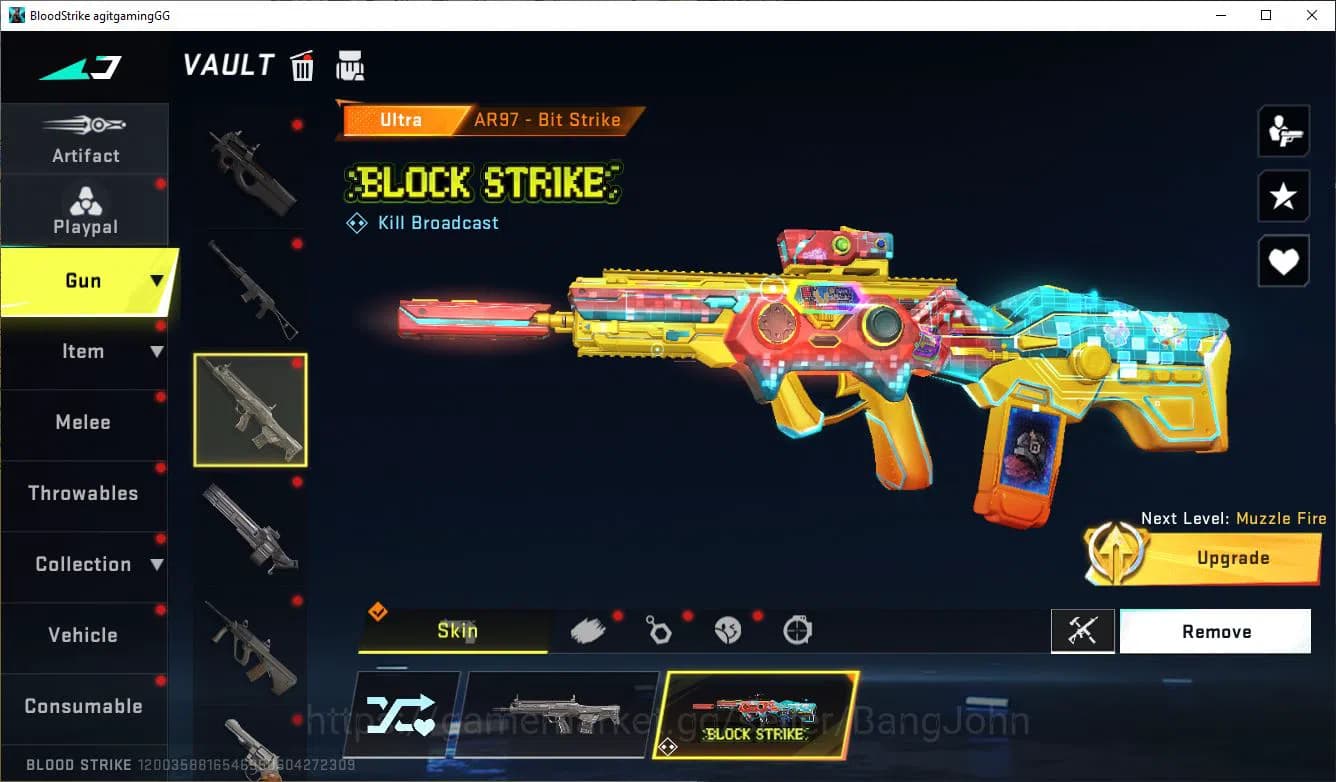Toggle the heart favorite icon
The width and height of the screenshot is (1336, 782).
pos(1283,261)
